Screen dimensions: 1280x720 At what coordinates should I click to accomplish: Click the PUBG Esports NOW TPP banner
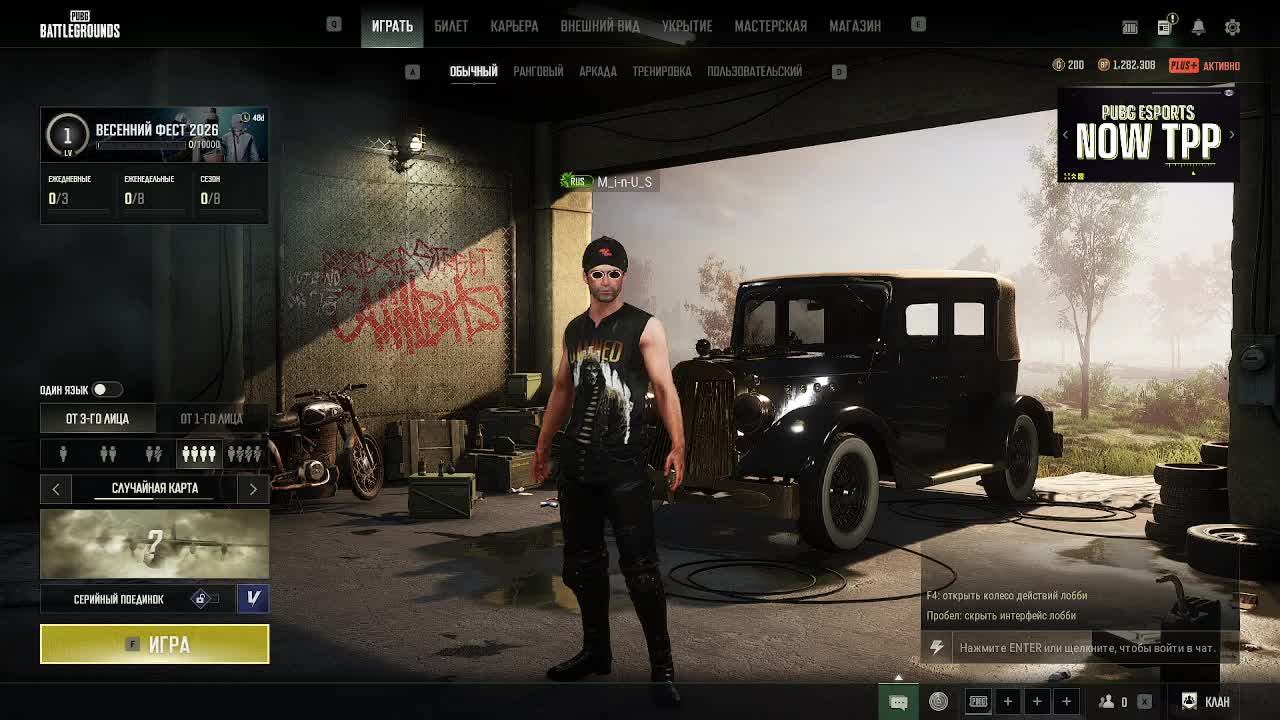(x=1148, y=135)
